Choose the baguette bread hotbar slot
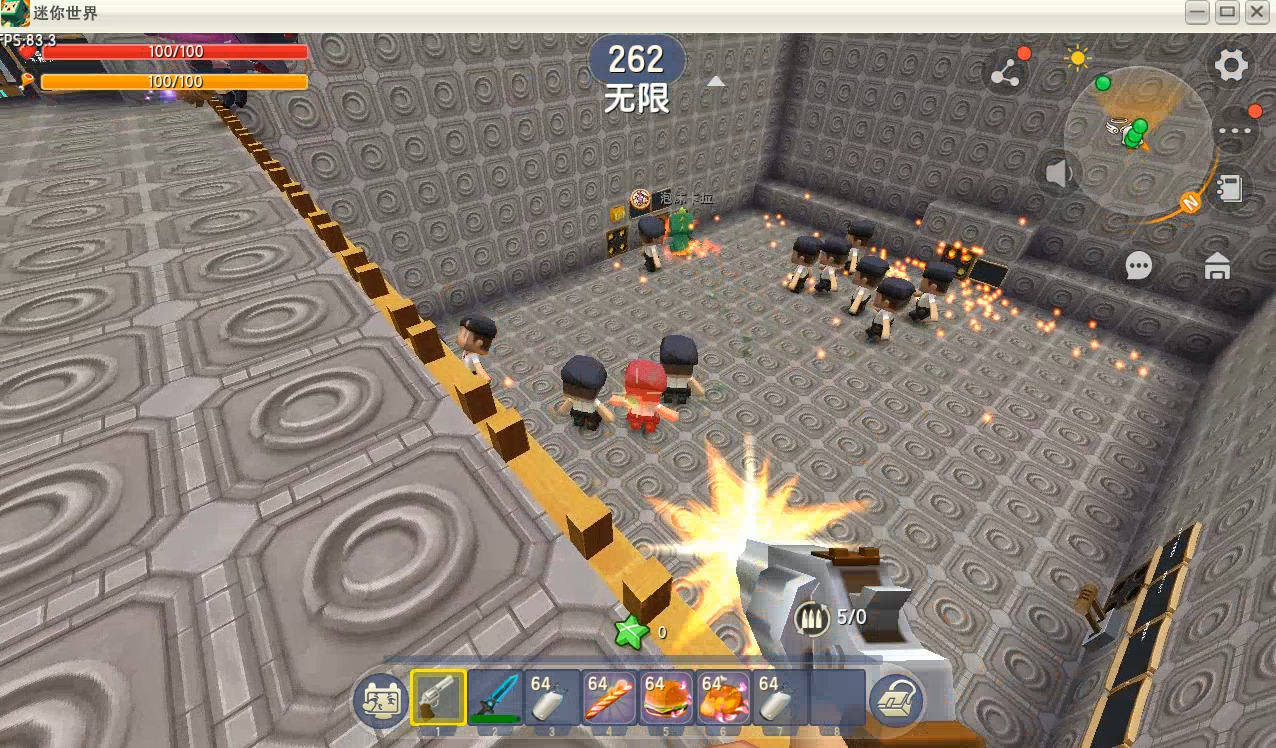The width and height of the screenshot is (1276, 748). point(609,697)
